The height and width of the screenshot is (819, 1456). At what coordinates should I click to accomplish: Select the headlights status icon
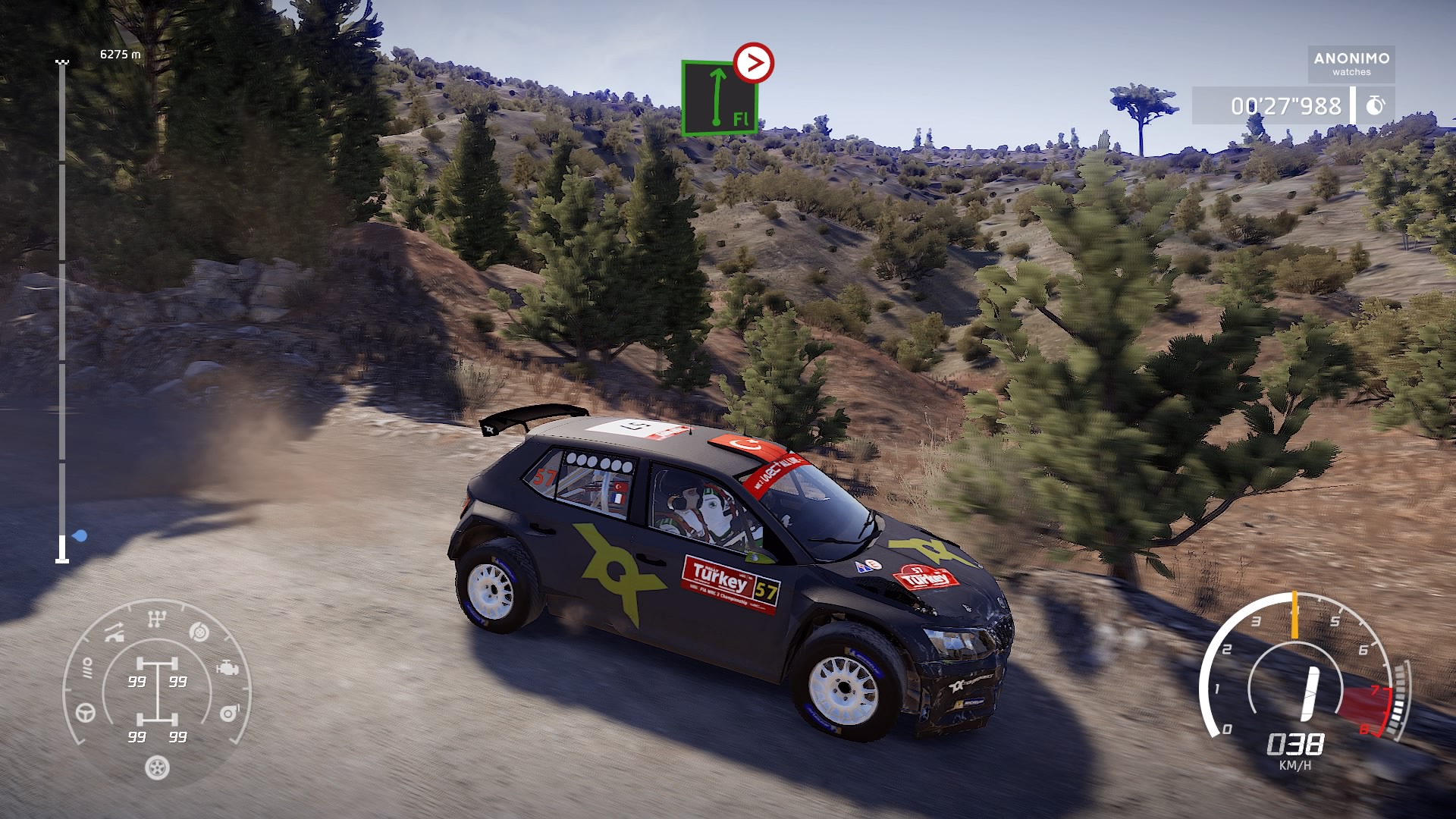tap(87, 668)
